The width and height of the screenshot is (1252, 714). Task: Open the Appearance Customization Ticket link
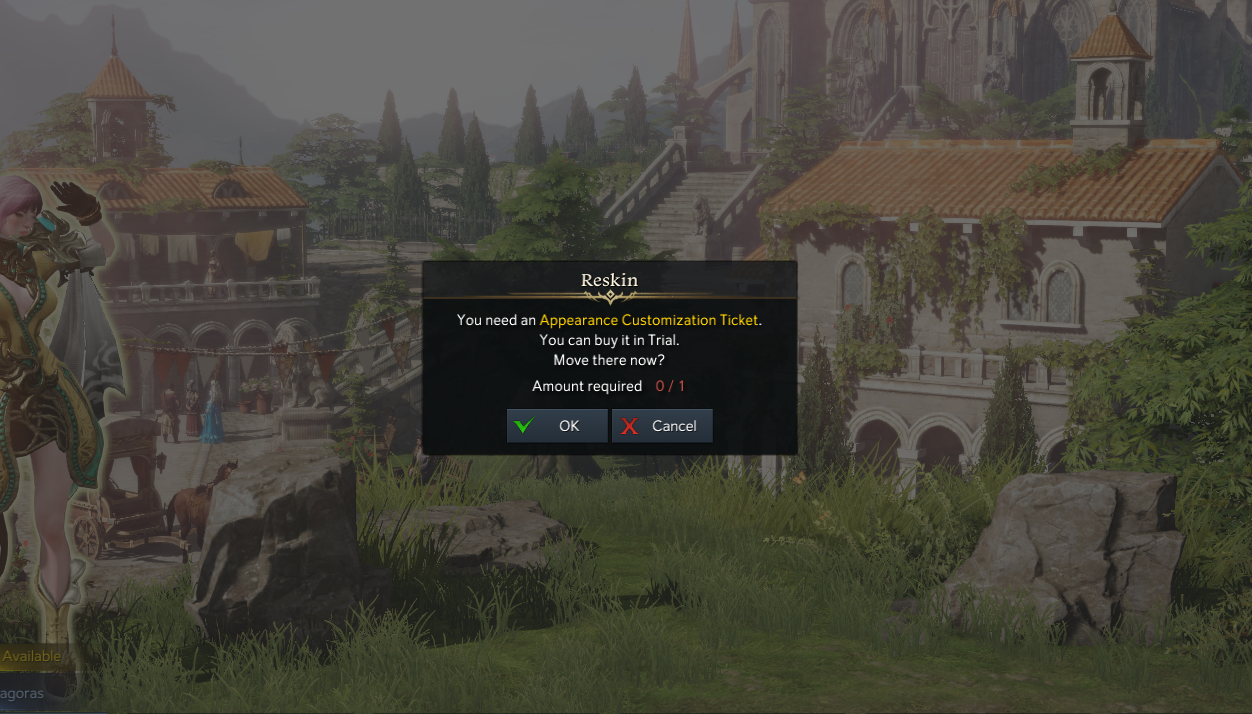(648, 320)
